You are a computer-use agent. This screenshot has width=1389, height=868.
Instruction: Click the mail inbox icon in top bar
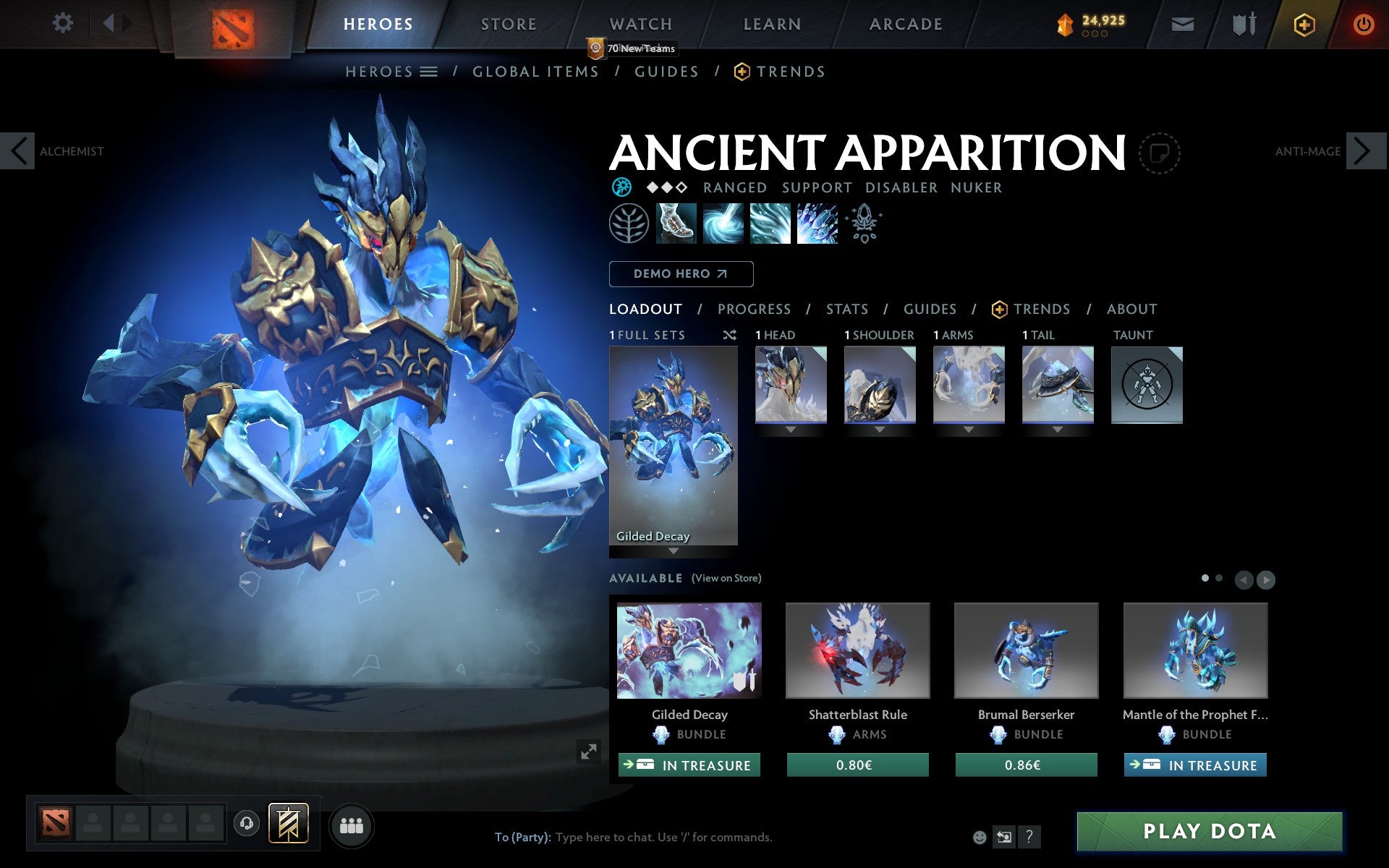point(1182,23)
